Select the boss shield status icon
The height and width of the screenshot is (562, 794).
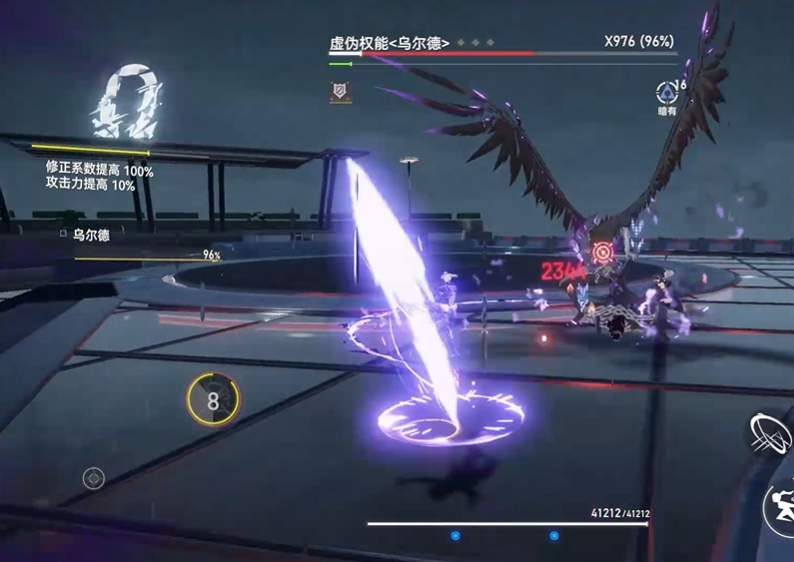pyautogui.click(x=339, y=92)
